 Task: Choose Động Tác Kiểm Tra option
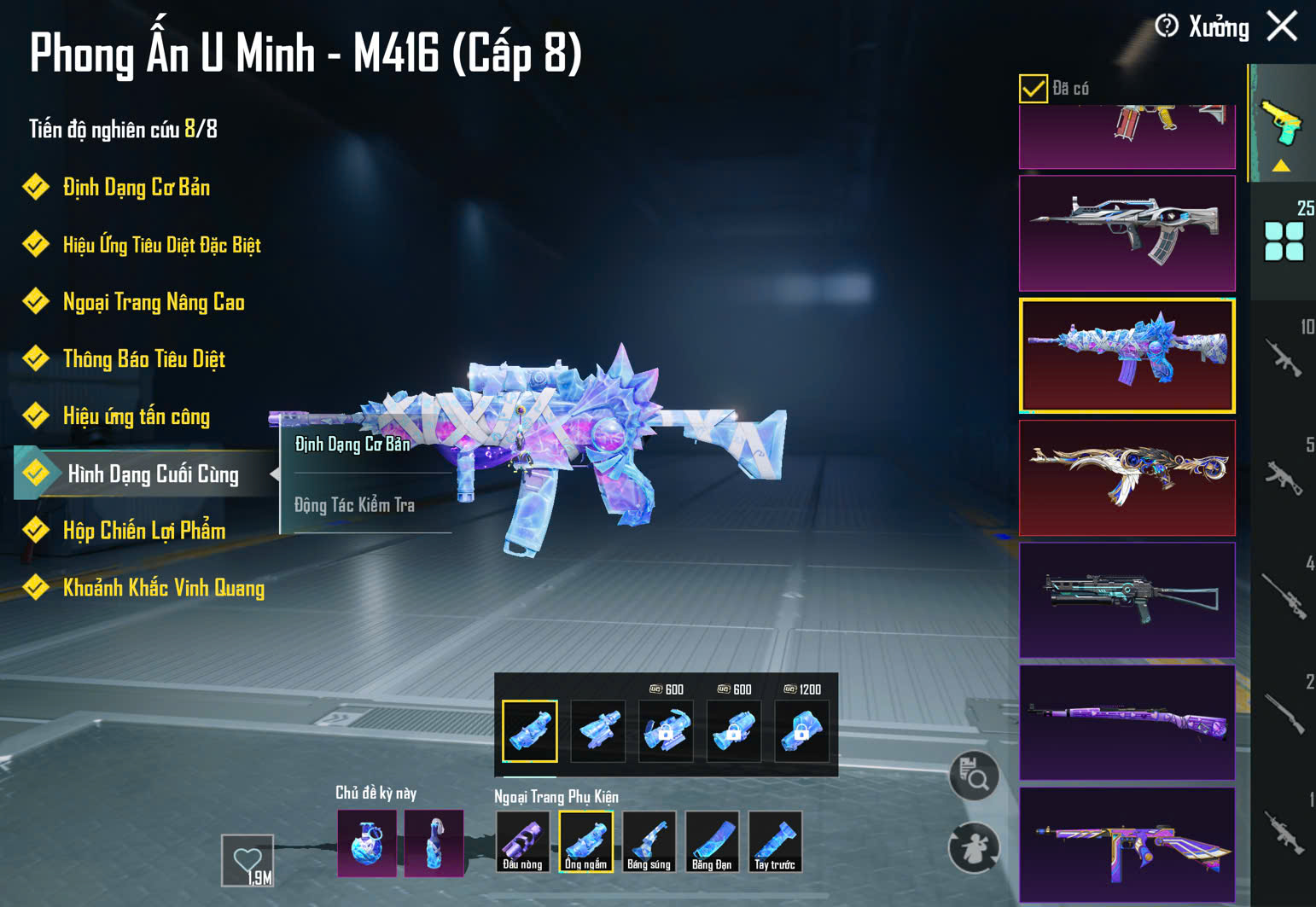355,505
